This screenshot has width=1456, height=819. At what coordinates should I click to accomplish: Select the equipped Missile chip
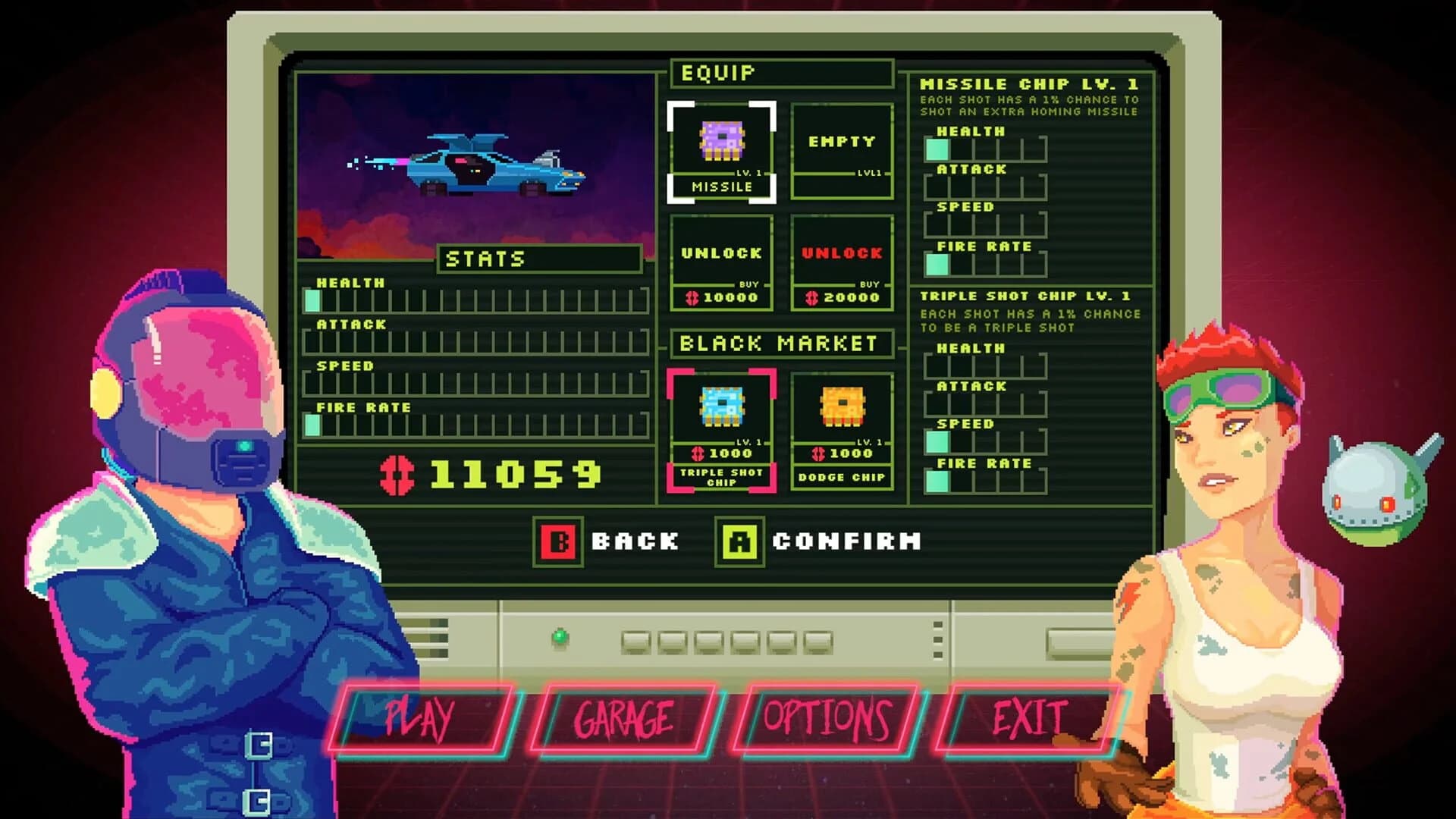tap(720, 148)
